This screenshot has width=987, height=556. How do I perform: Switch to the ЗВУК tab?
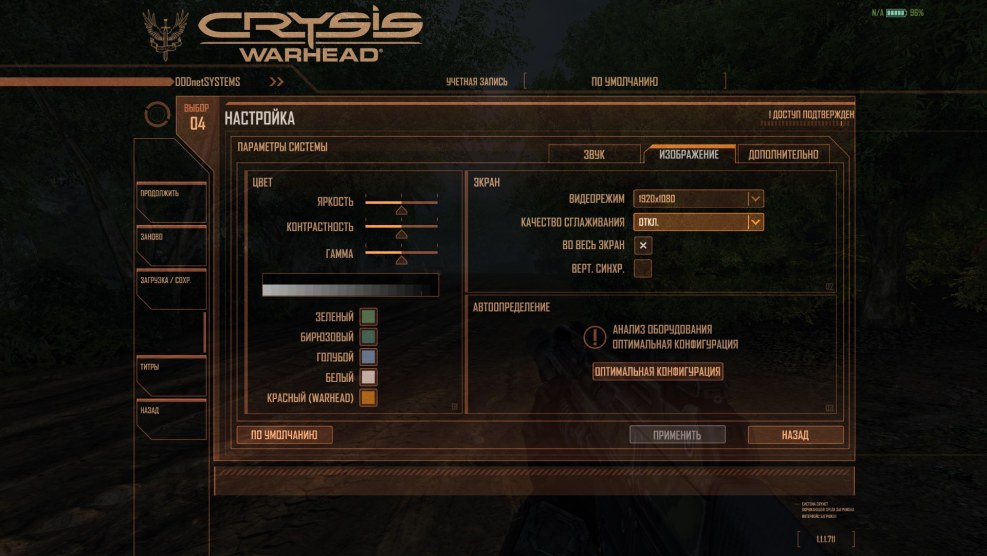[x=594, y=154]
